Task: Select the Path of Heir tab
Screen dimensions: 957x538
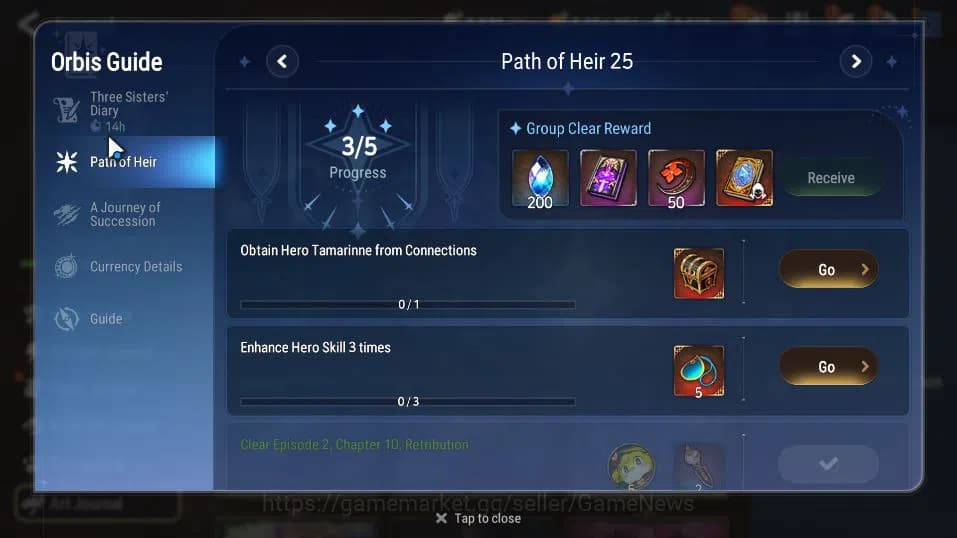Action: pos(123,162)
